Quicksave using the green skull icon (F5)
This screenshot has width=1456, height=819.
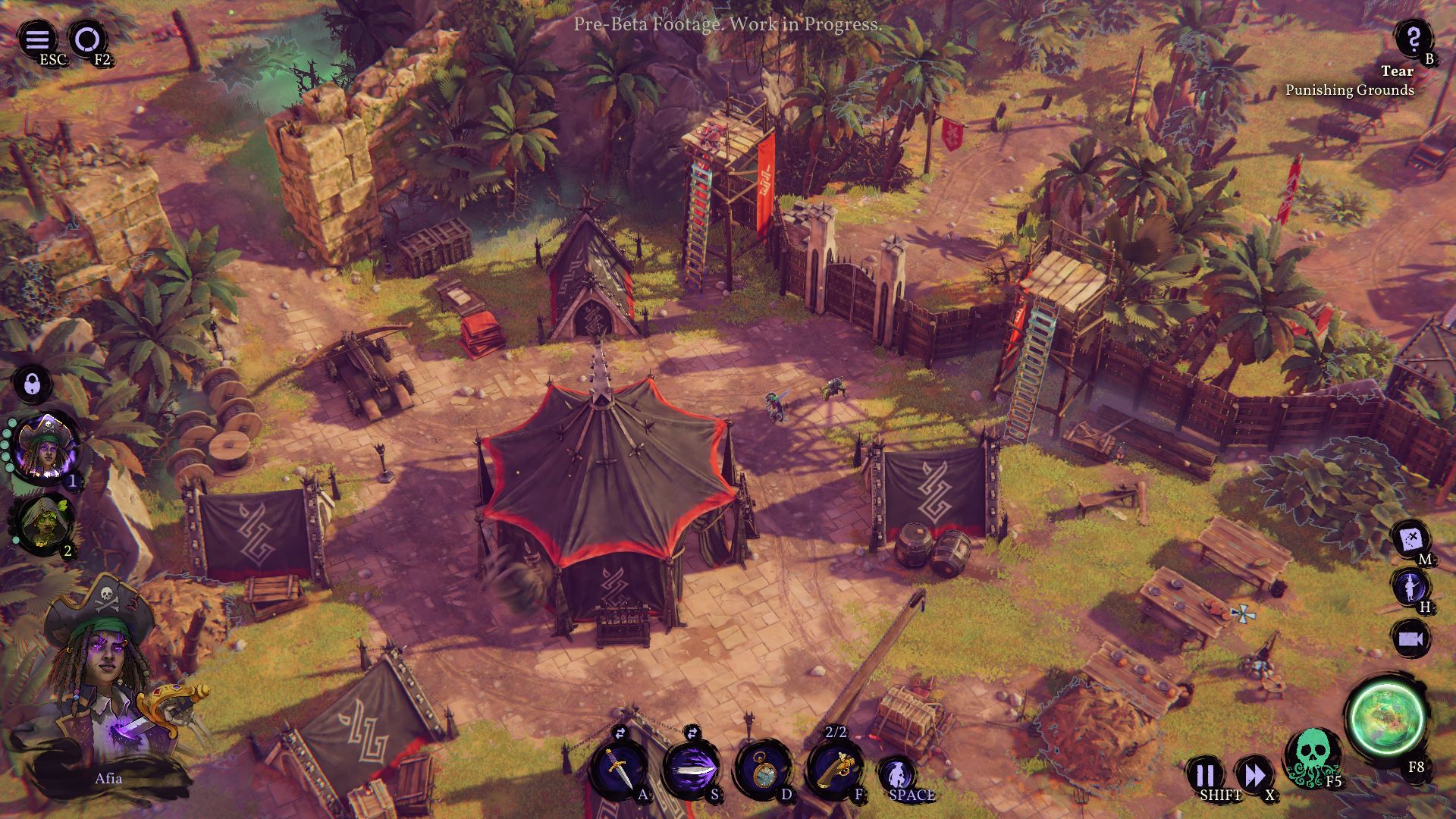click(1312, 759)
